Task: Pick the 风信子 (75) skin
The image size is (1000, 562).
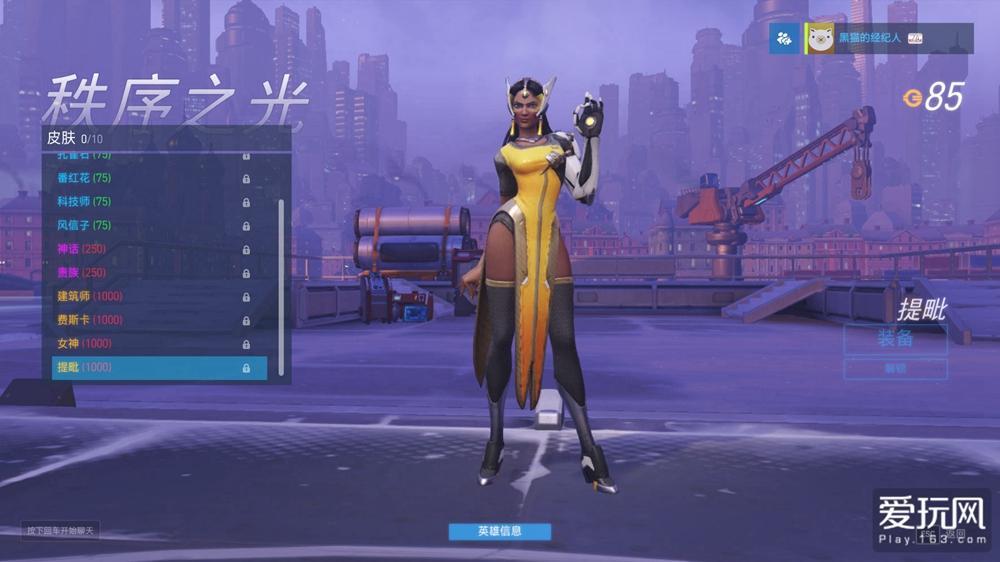Action: pos(150,225)
